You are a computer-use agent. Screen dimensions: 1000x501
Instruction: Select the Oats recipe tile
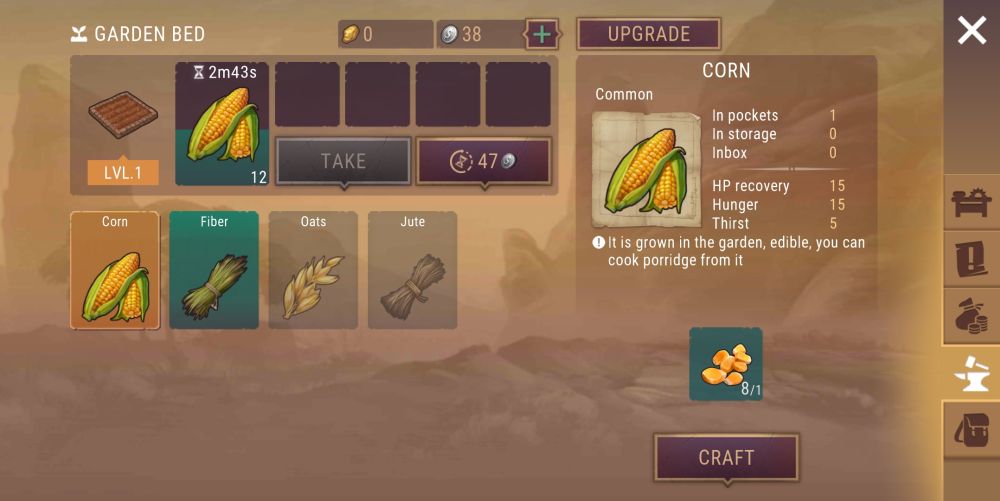313,270
